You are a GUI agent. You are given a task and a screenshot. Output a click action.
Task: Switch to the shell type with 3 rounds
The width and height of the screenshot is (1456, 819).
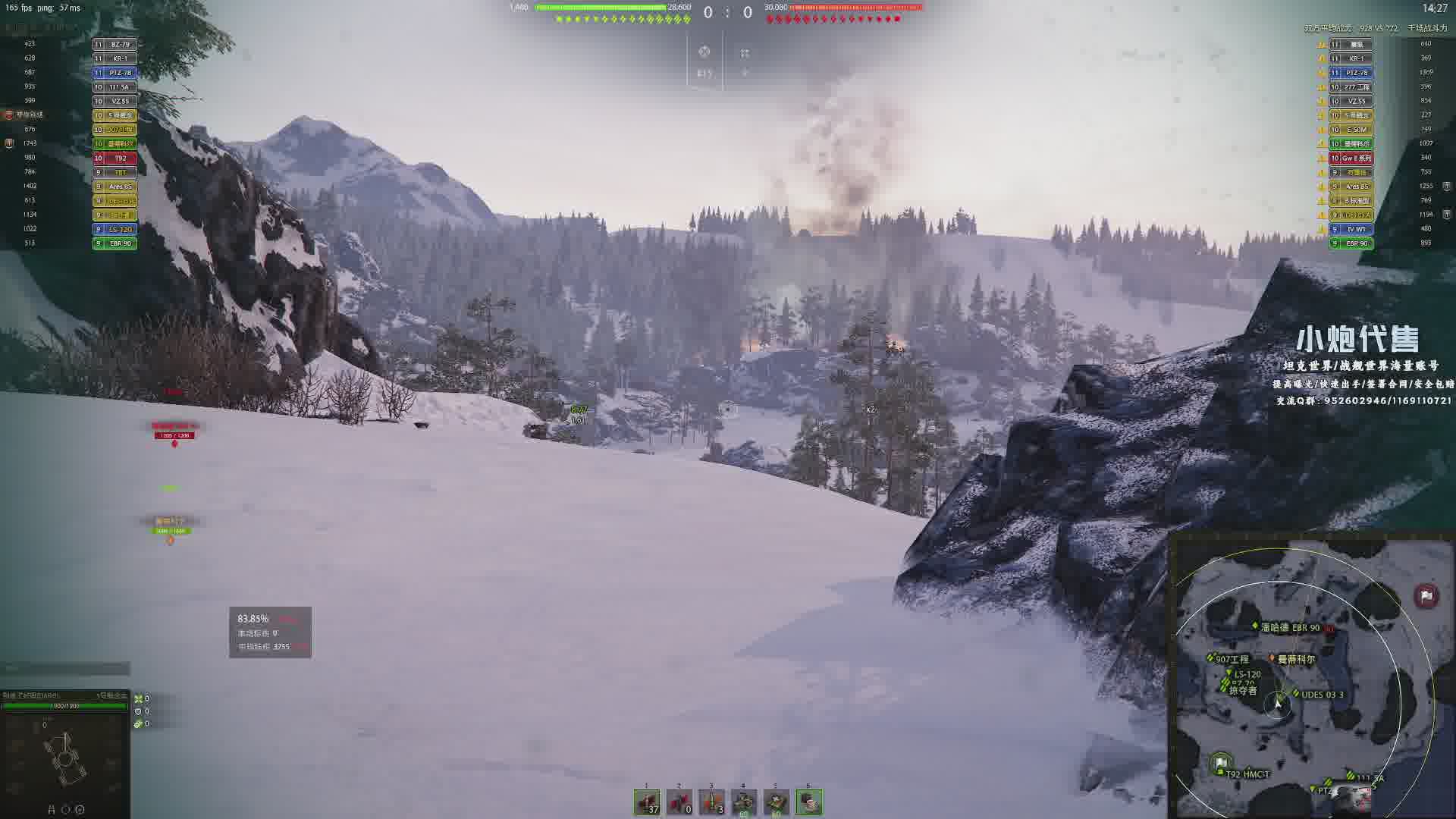(711, 802)
